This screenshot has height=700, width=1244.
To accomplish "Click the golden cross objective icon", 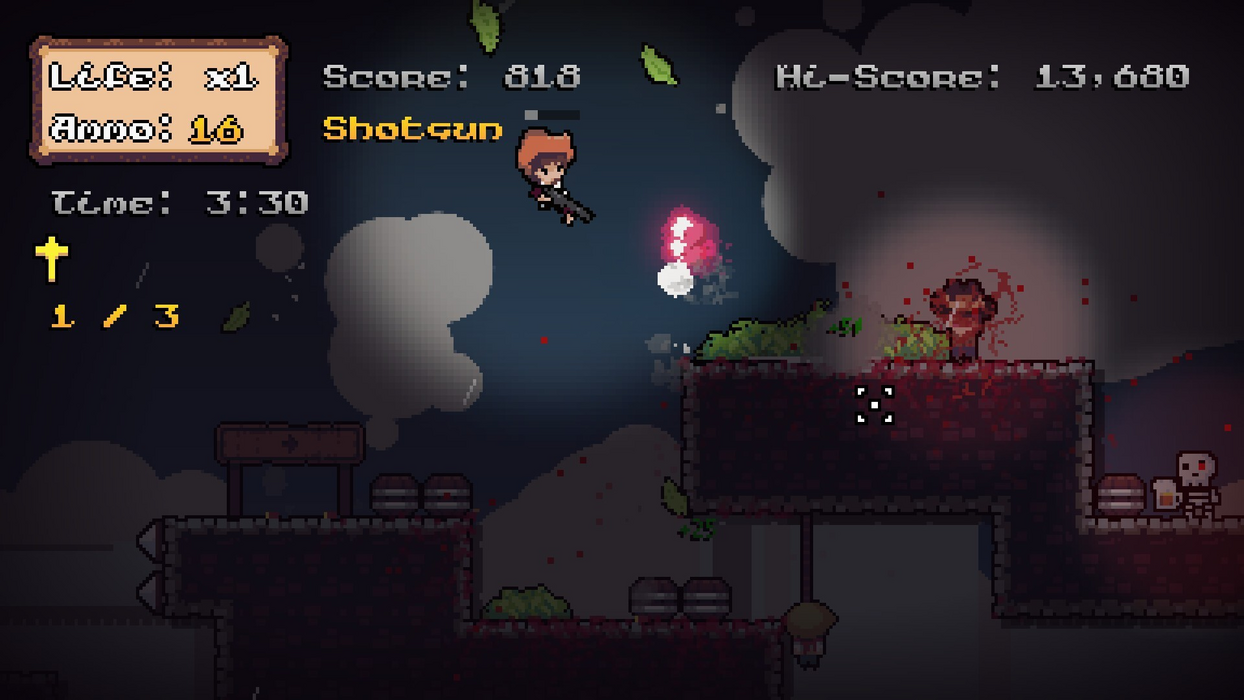I will pyautogui.click(x=51, y=258).
